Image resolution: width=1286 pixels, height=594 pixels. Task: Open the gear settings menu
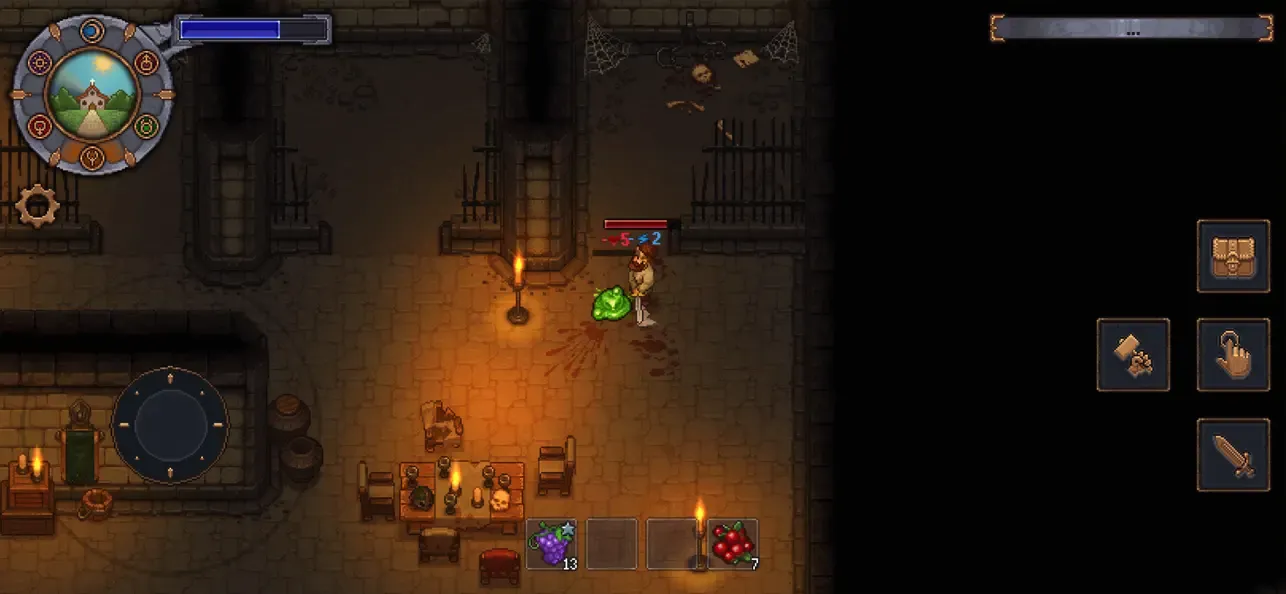click(x=37, y=206)
